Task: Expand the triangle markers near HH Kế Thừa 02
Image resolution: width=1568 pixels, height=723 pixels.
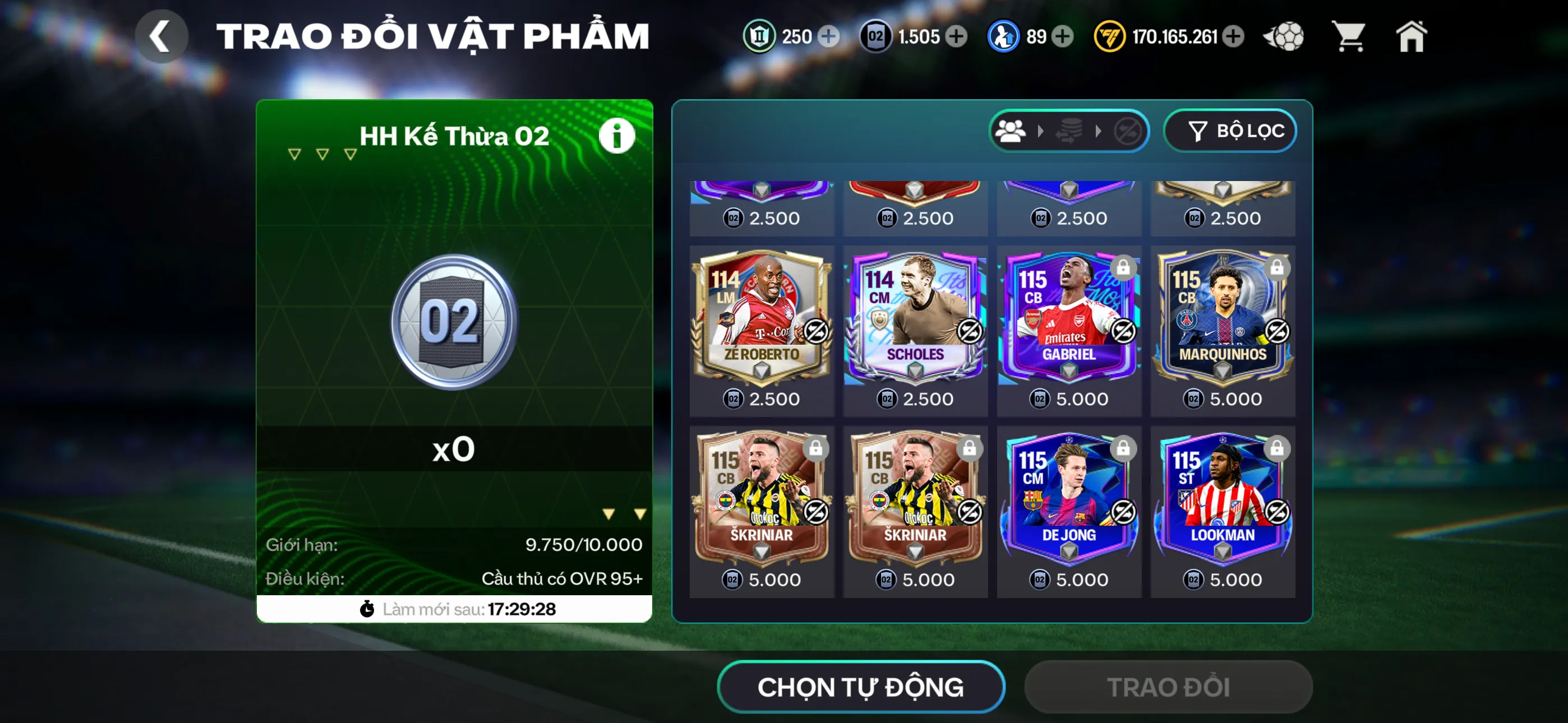Action: (321, 154)
